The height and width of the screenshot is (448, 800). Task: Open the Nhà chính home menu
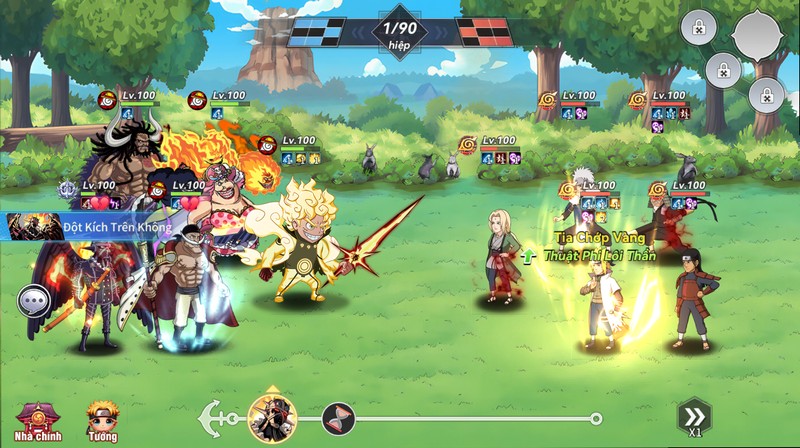coord(34,421)
